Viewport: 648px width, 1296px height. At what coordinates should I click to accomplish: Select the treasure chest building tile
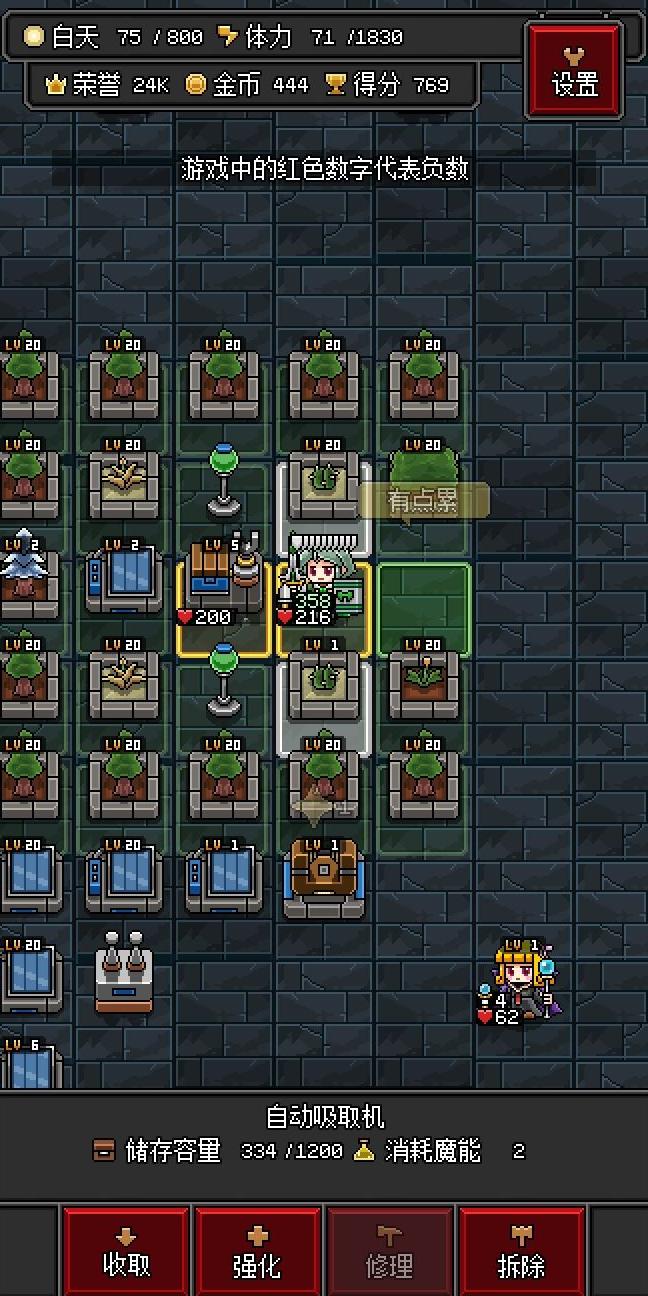[x=324, y=877]
